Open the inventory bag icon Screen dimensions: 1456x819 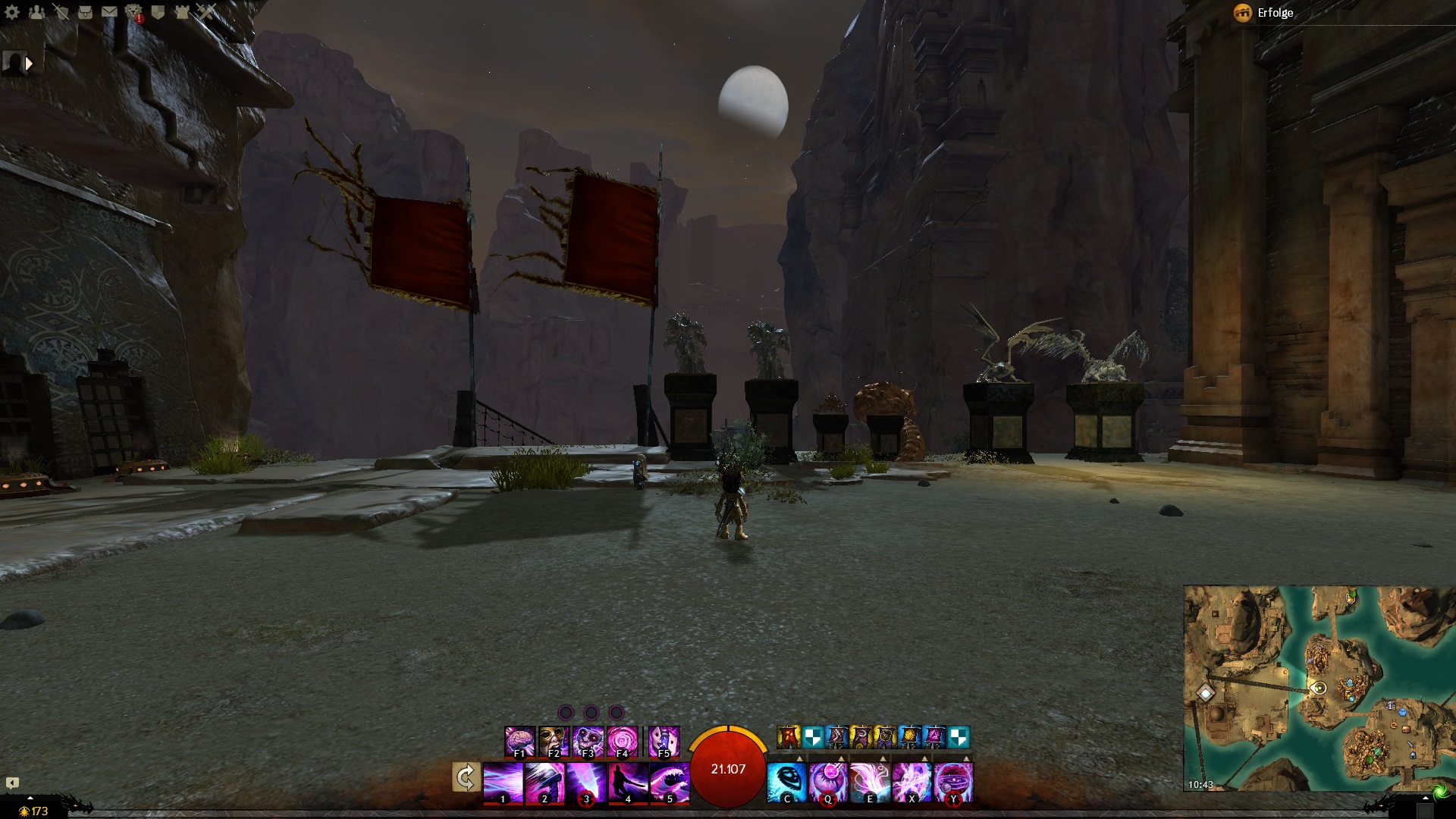(x=85, y=11)
